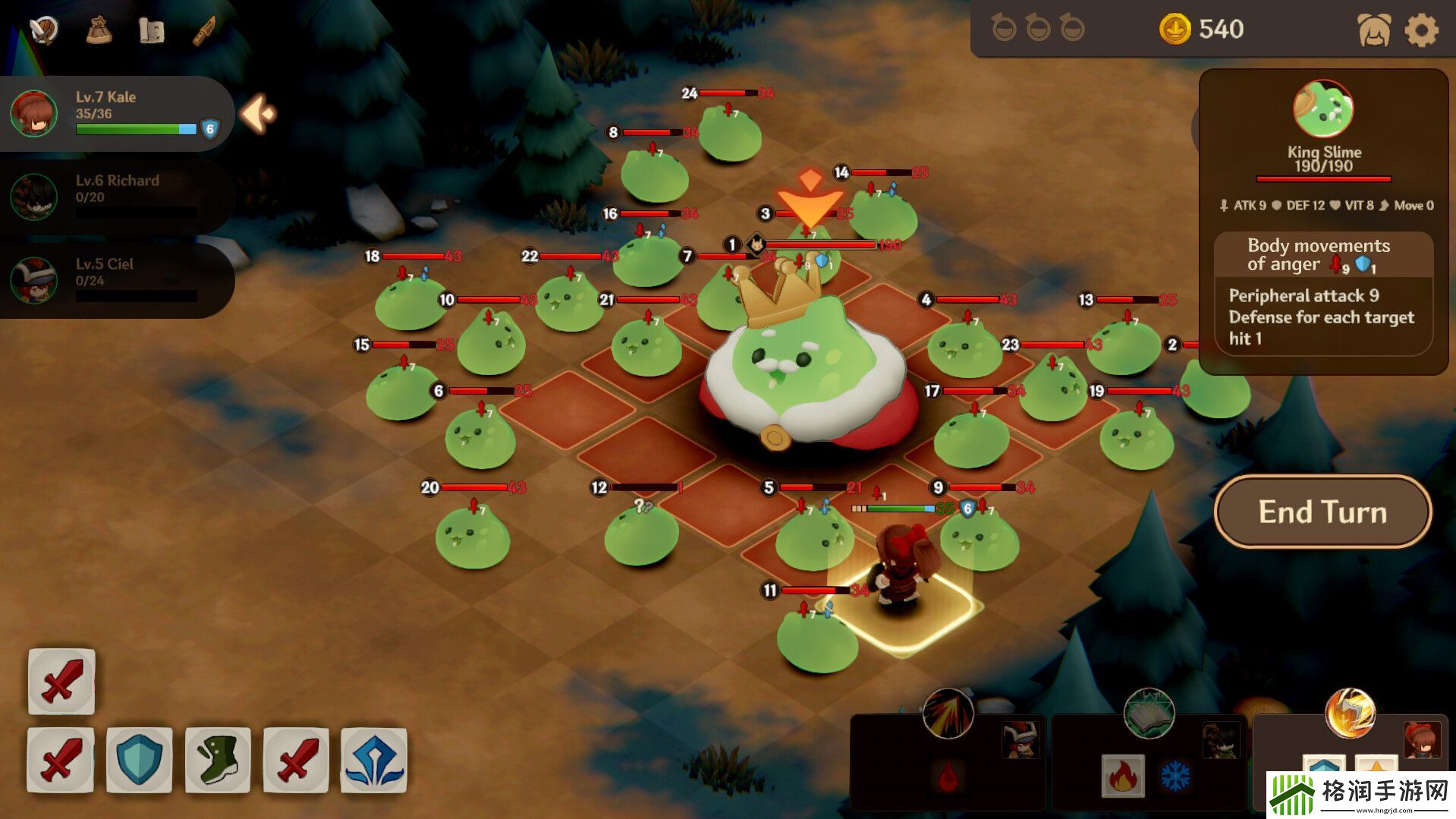The height and width of the screenshot is (819, 1456).
Task: Click the End Turn button
Action: 1322,512
